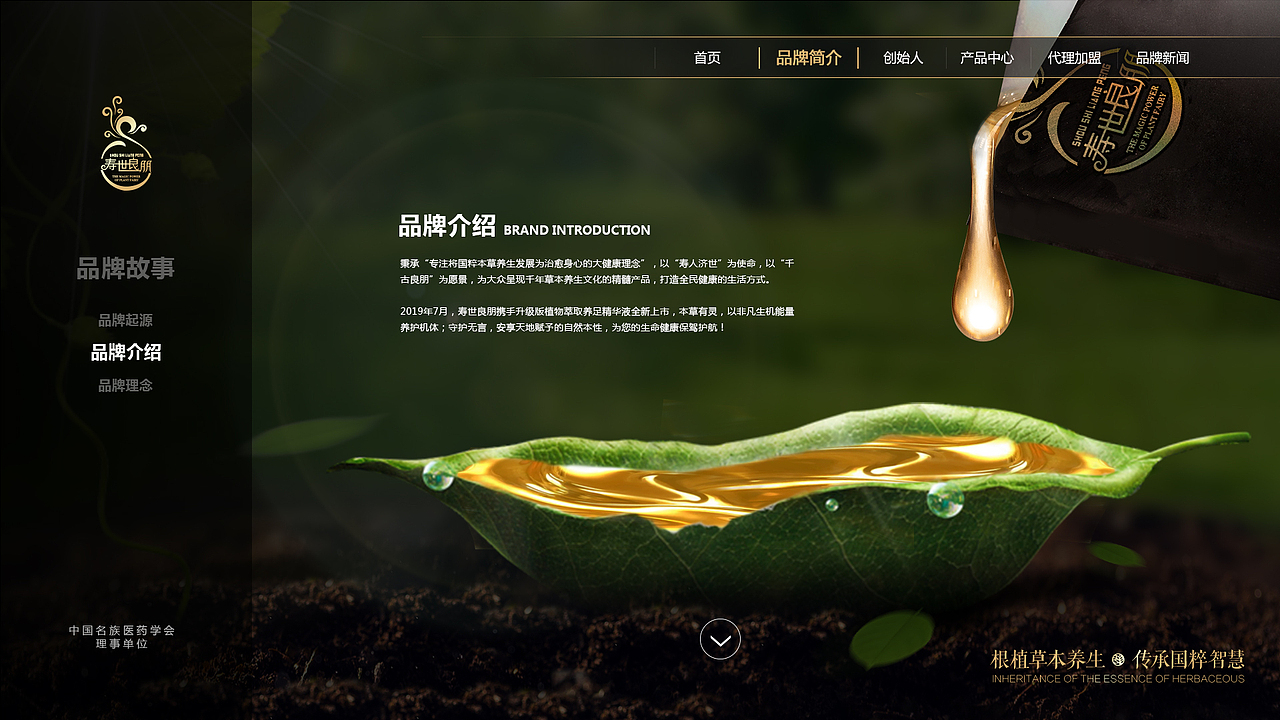Open the 代理加盟 page

(1075, 58)
